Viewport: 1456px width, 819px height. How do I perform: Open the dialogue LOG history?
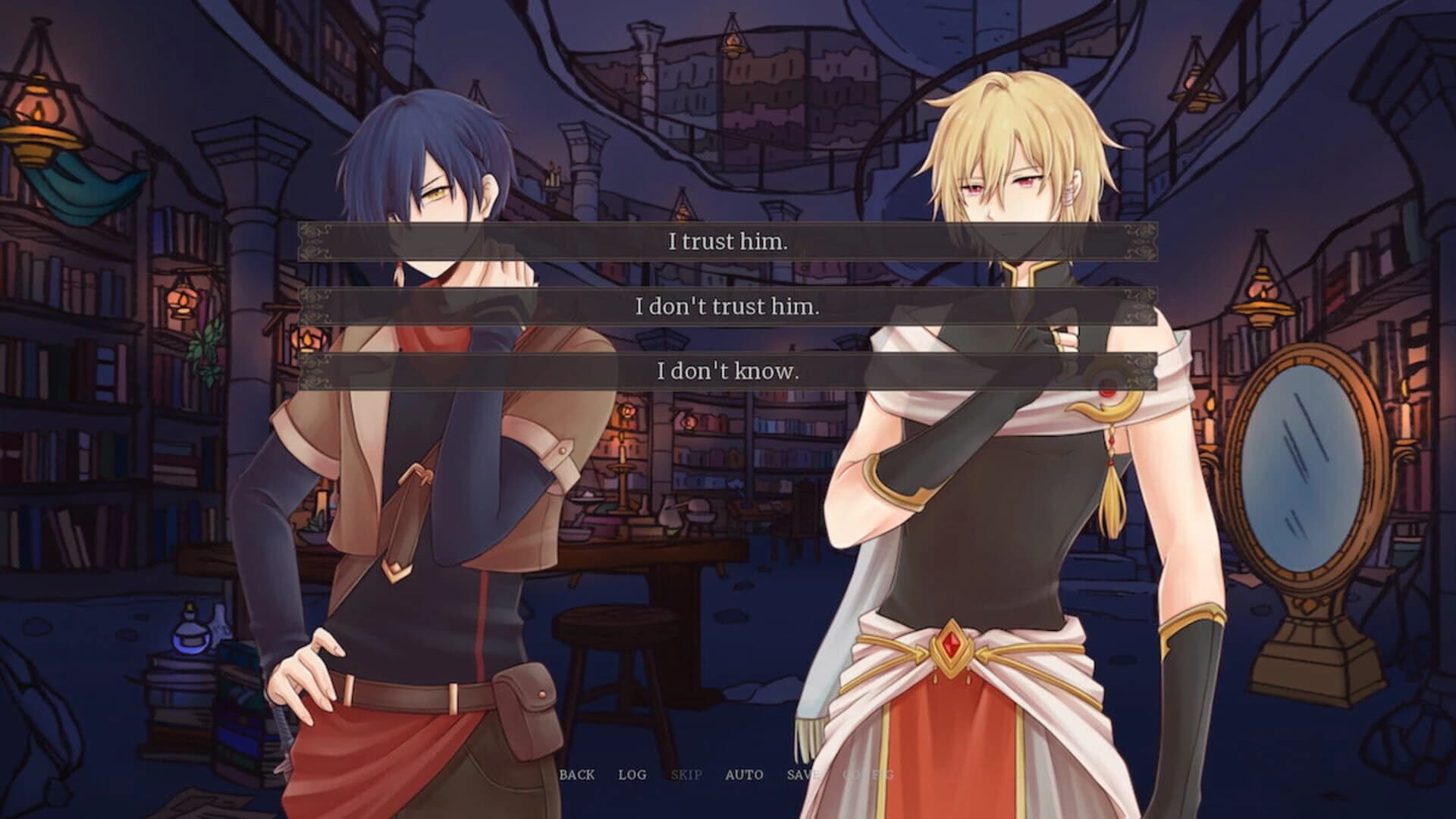pos(634,775)
